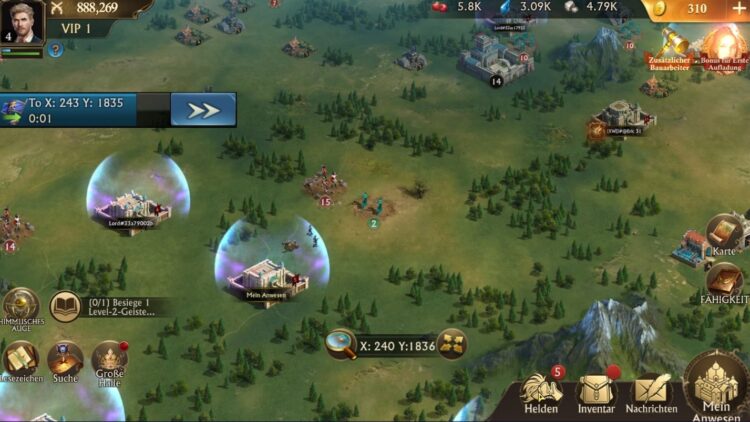Open the Suche search tool
Viewport: 750px width, 422px height.
(65, 359)
